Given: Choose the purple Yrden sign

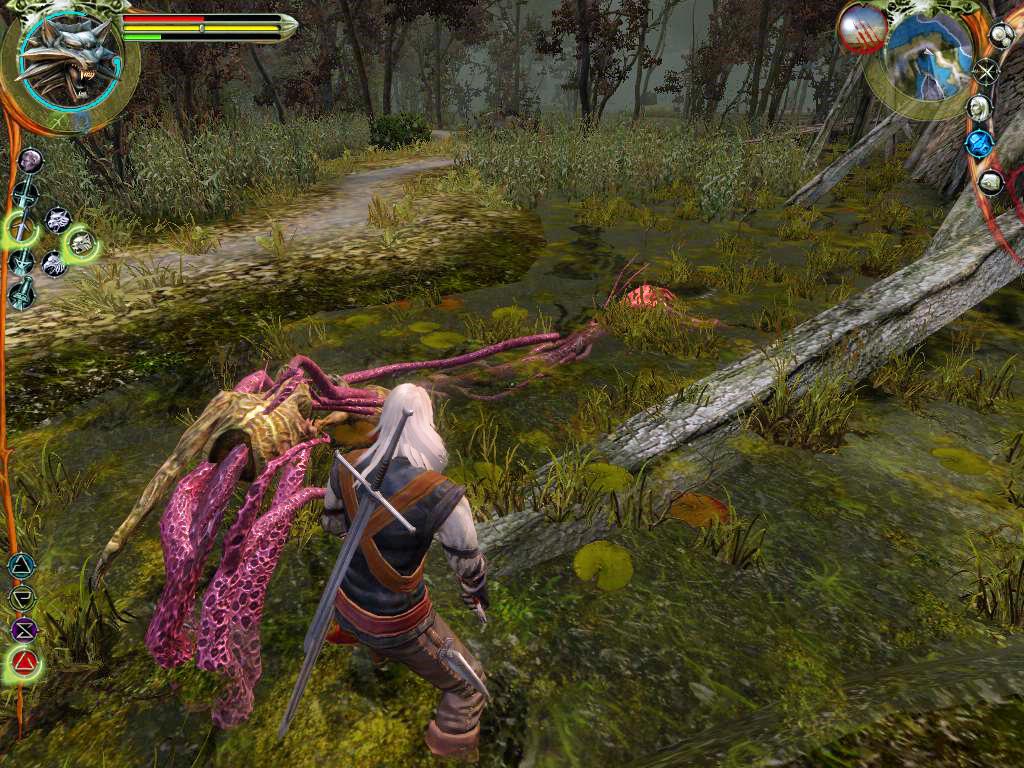Looking at the screenshot, I should 23,630.
